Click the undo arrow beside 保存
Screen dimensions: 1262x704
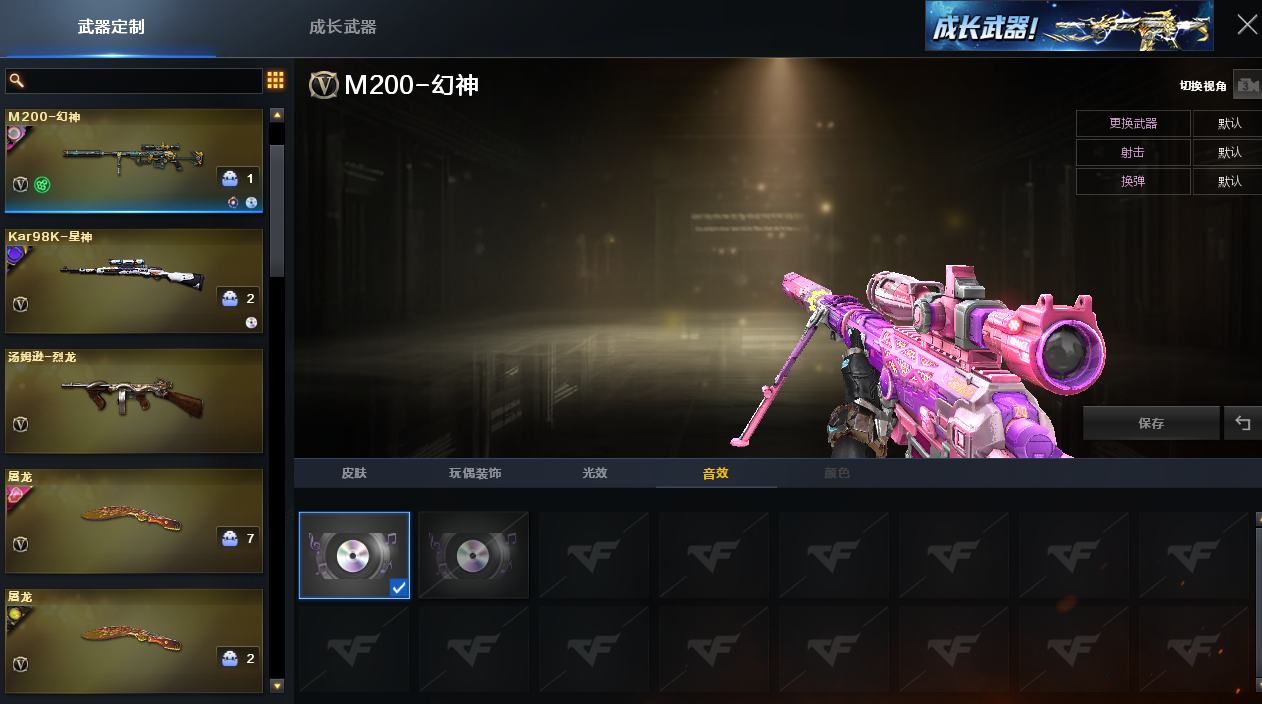[1243, 423]
